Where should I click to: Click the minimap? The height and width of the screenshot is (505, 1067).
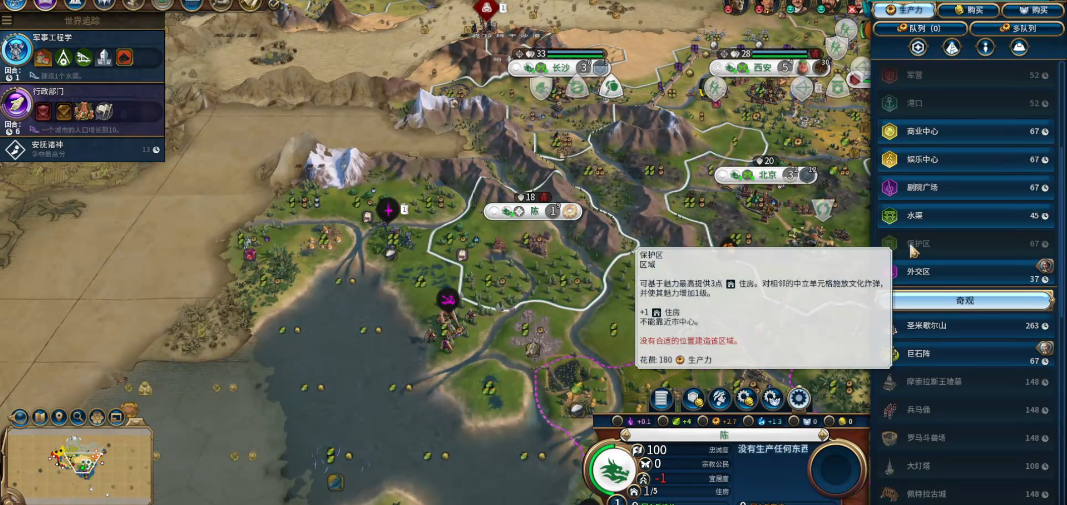[x=76, y=460]
